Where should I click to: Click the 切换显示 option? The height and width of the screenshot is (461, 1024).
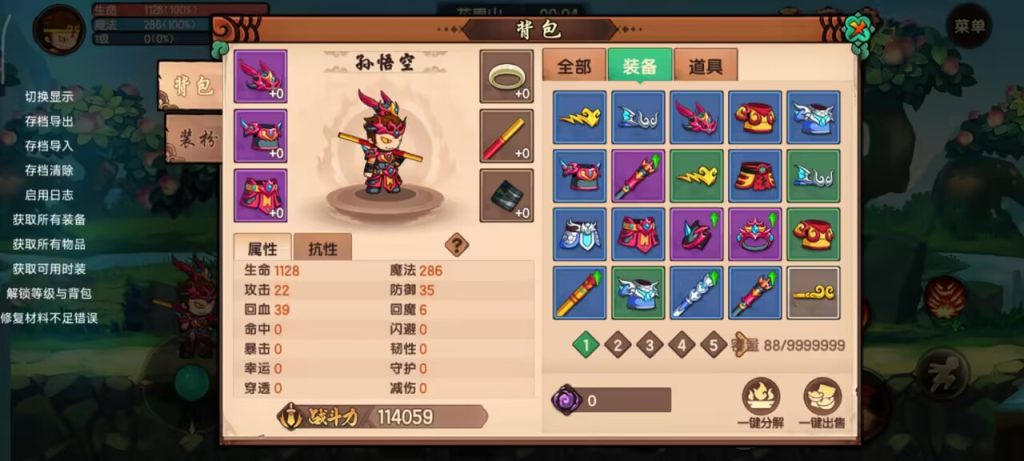[49, 97]
